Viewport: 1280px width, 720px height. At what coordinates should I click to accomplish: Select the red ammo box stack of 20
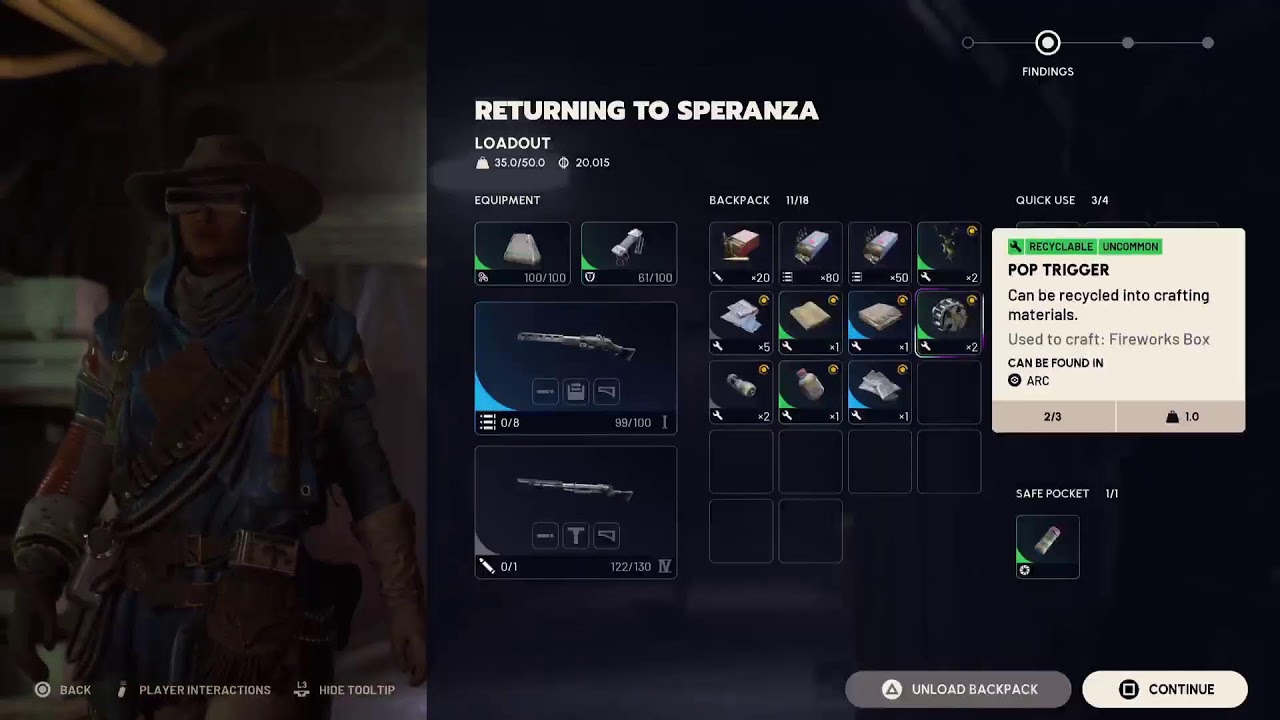pyautogui.click(x=741, y=254)
